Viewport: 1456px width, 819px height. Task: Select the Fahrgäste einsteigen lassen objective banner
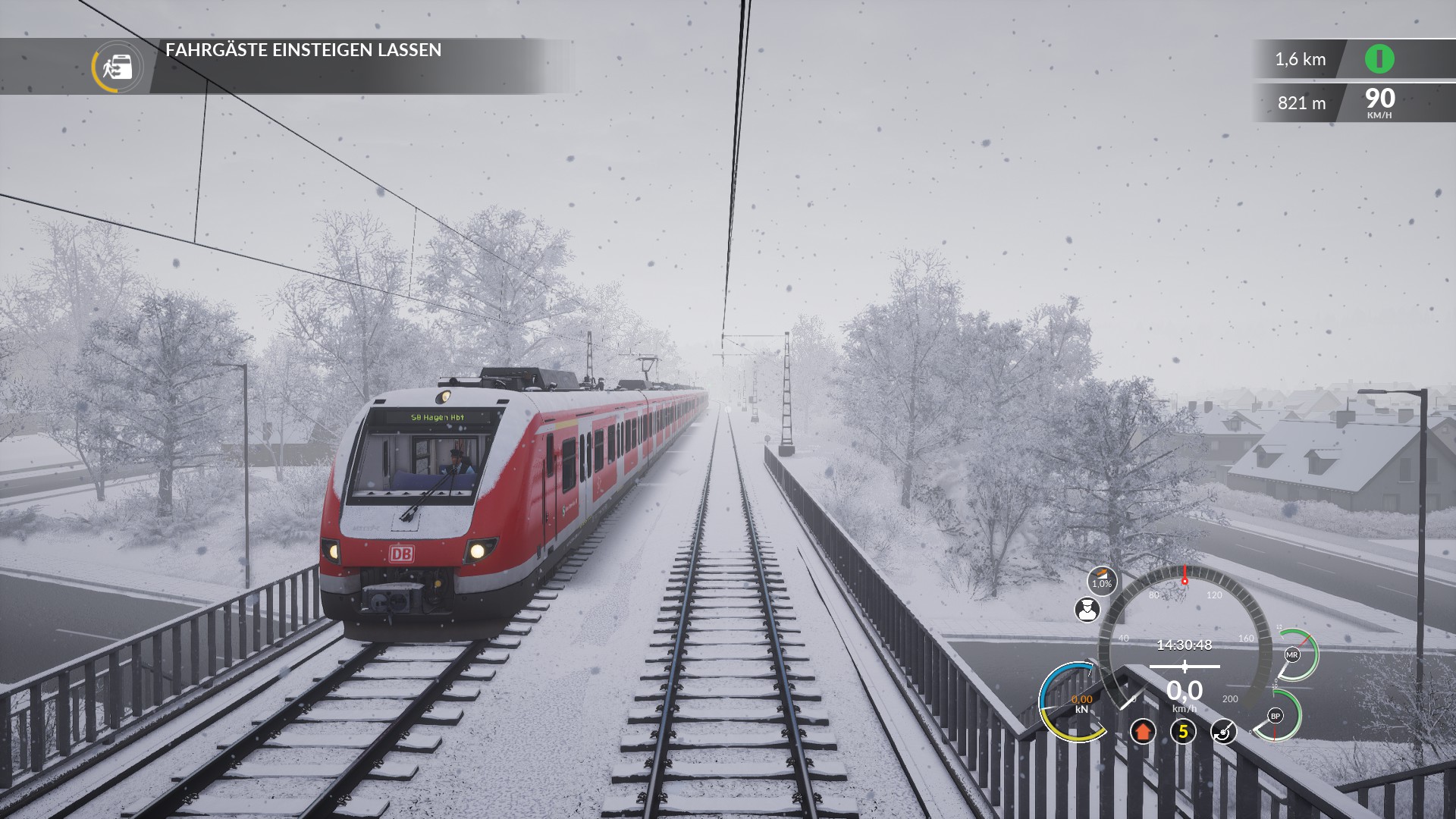point(303,50)
